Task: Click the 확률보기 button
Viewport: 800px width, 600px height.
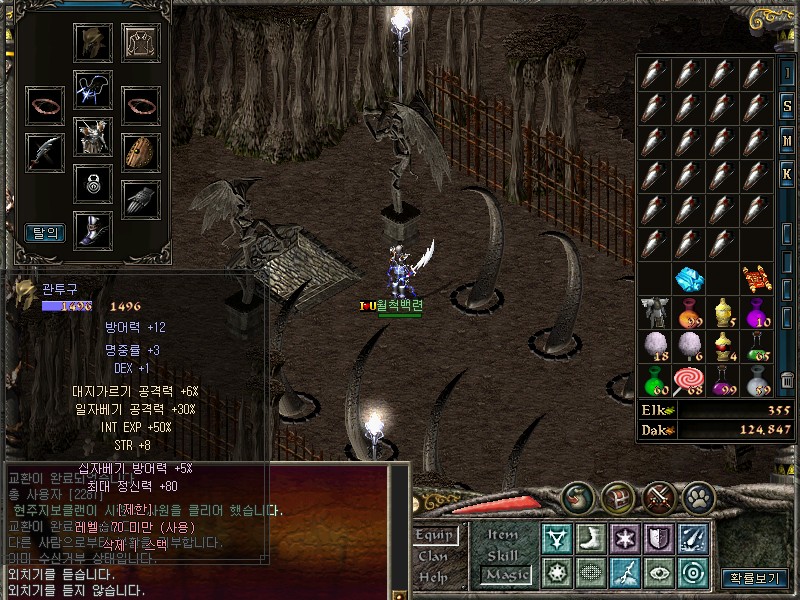Action: point(754,578)
